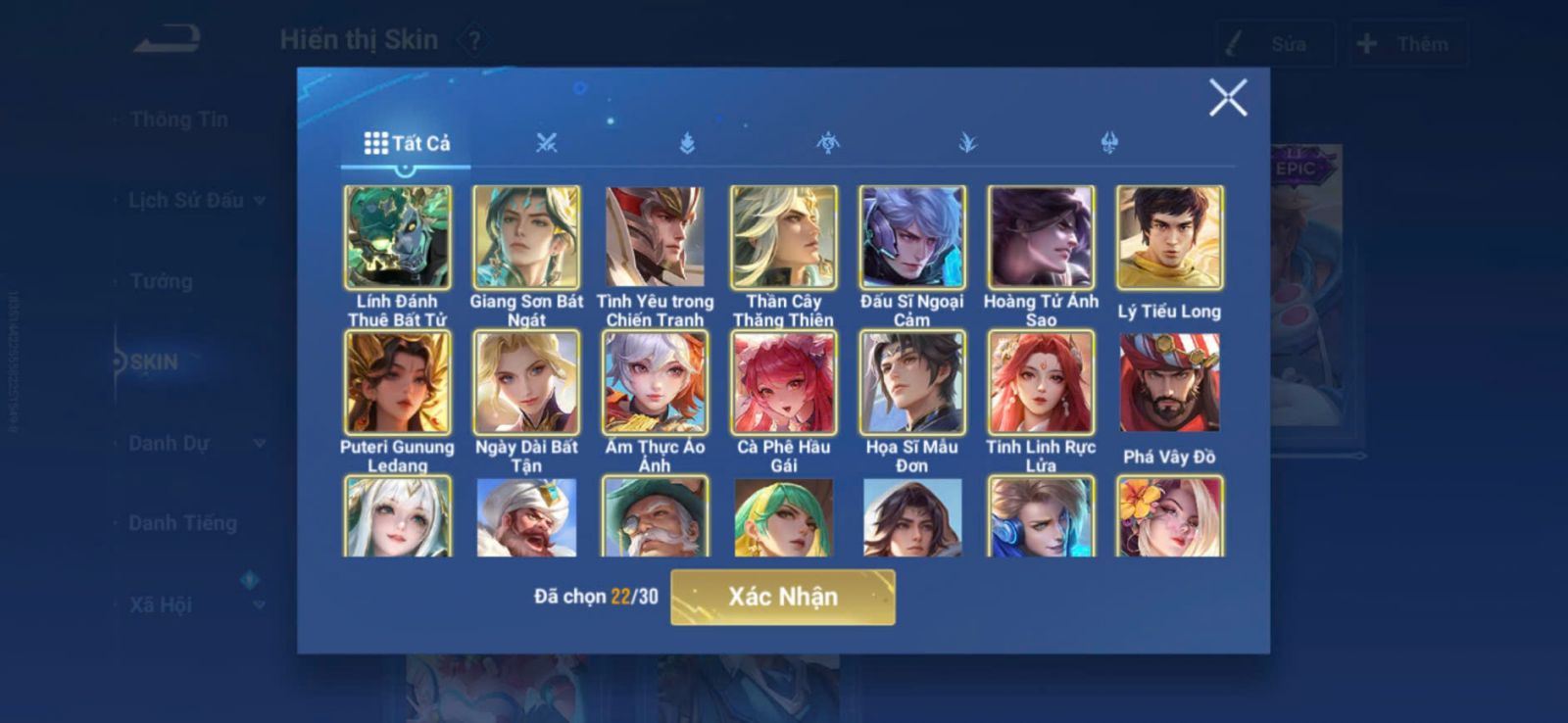Pick the Tình Yêu trong Chiến Tranh skin

(x=655, y=237)
